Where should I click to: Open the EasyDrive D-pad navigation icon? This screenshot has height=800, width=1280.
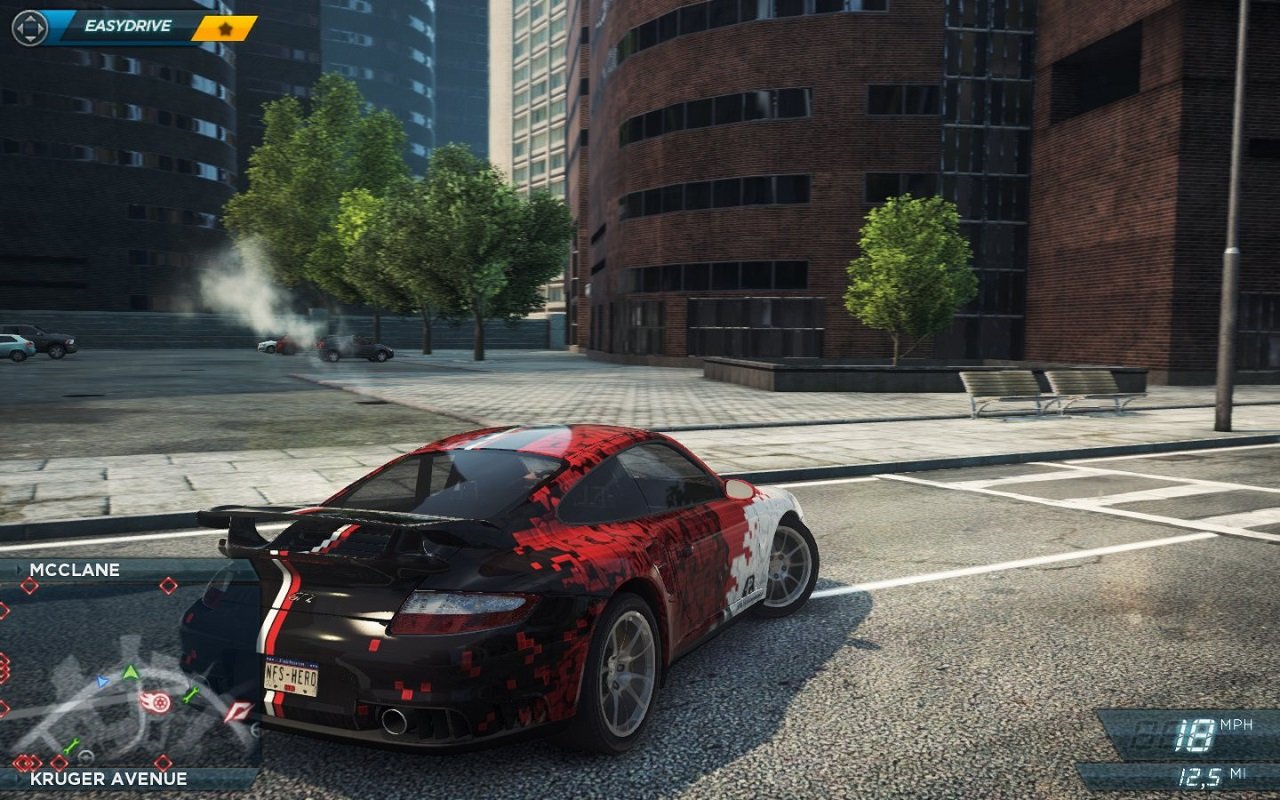point(30,27)
